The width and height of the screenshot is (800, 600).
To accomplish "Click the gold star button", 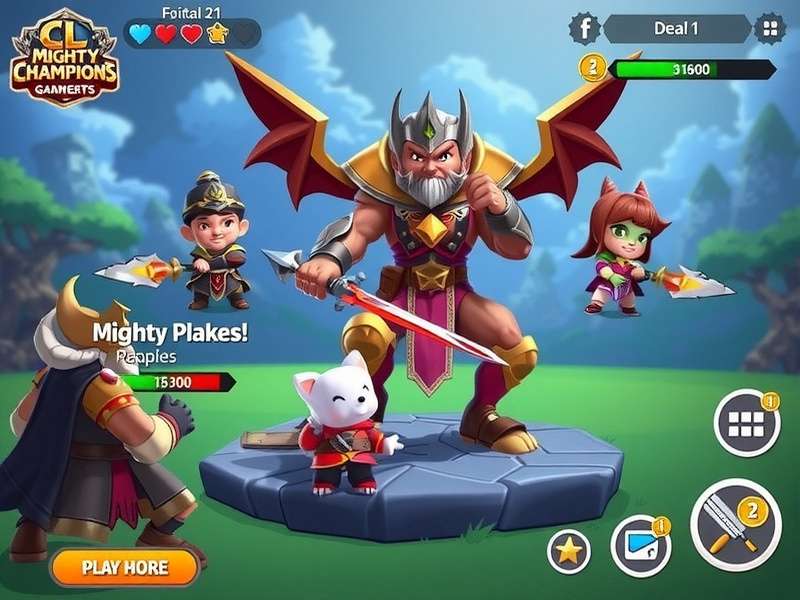I will coord(569,551).
